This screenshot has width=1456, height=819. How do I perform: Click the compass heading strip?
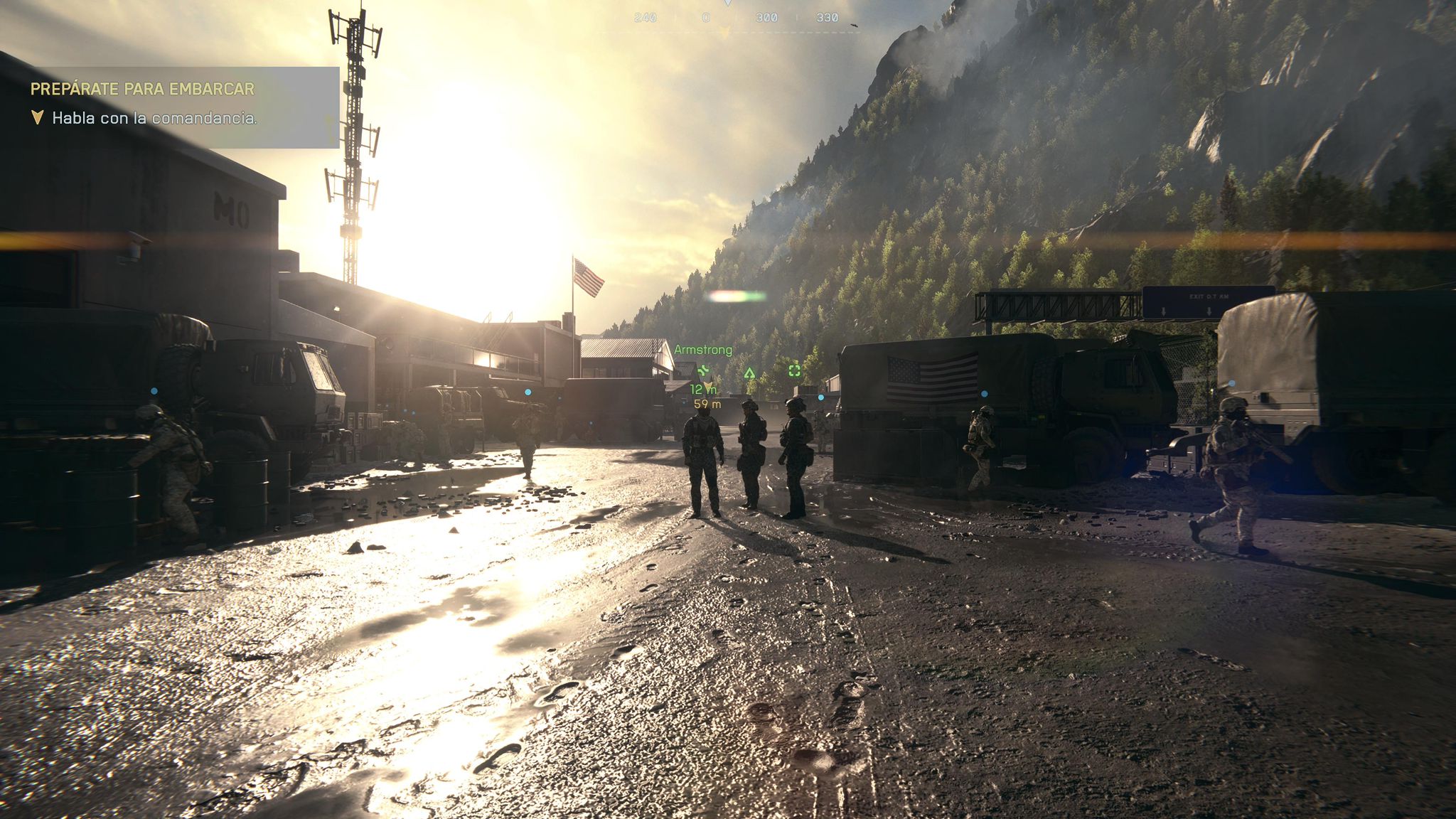point(735,18)
